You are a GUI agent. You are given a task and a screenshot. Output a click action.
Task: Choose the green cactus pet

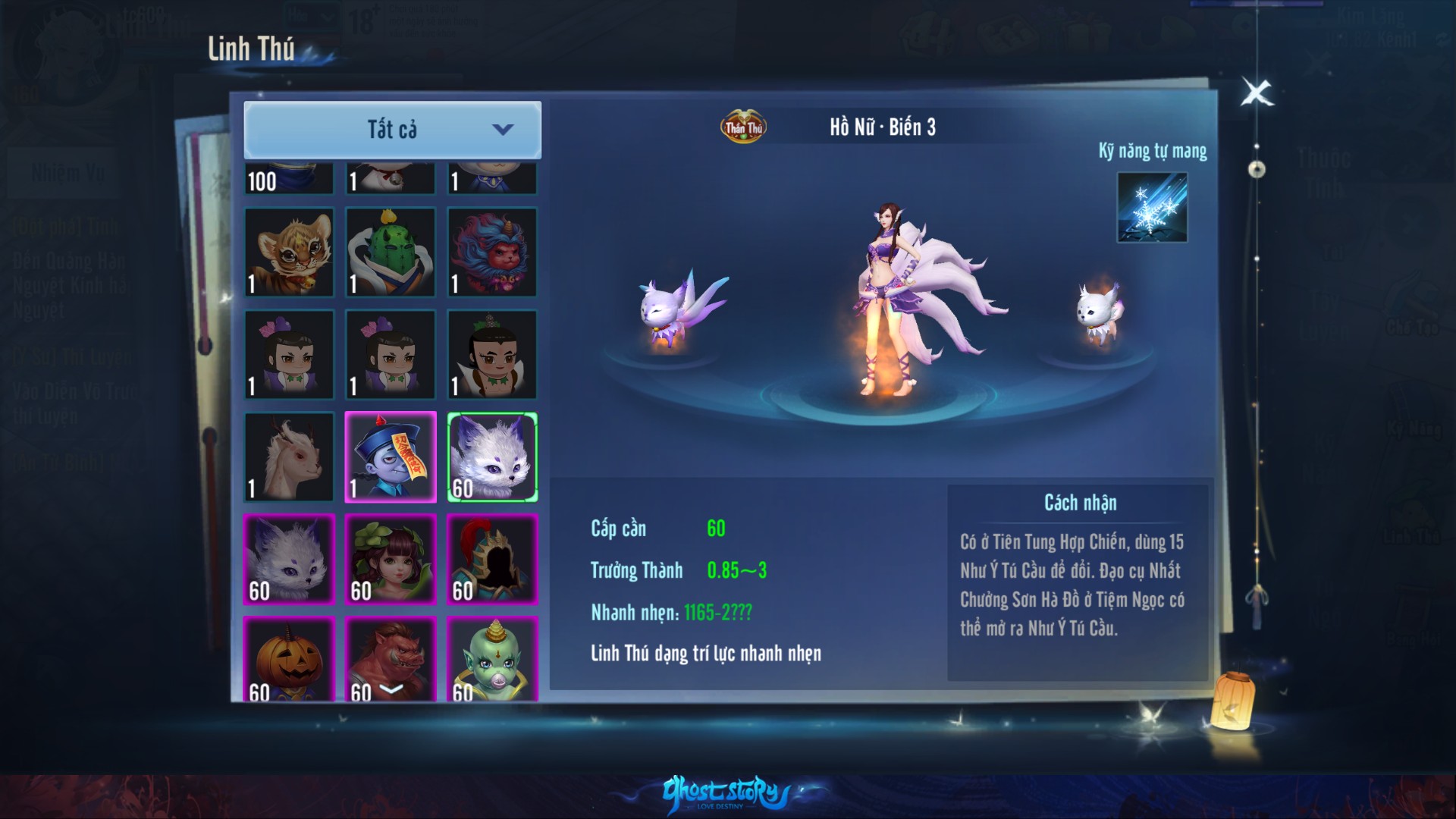pos(391,252)
